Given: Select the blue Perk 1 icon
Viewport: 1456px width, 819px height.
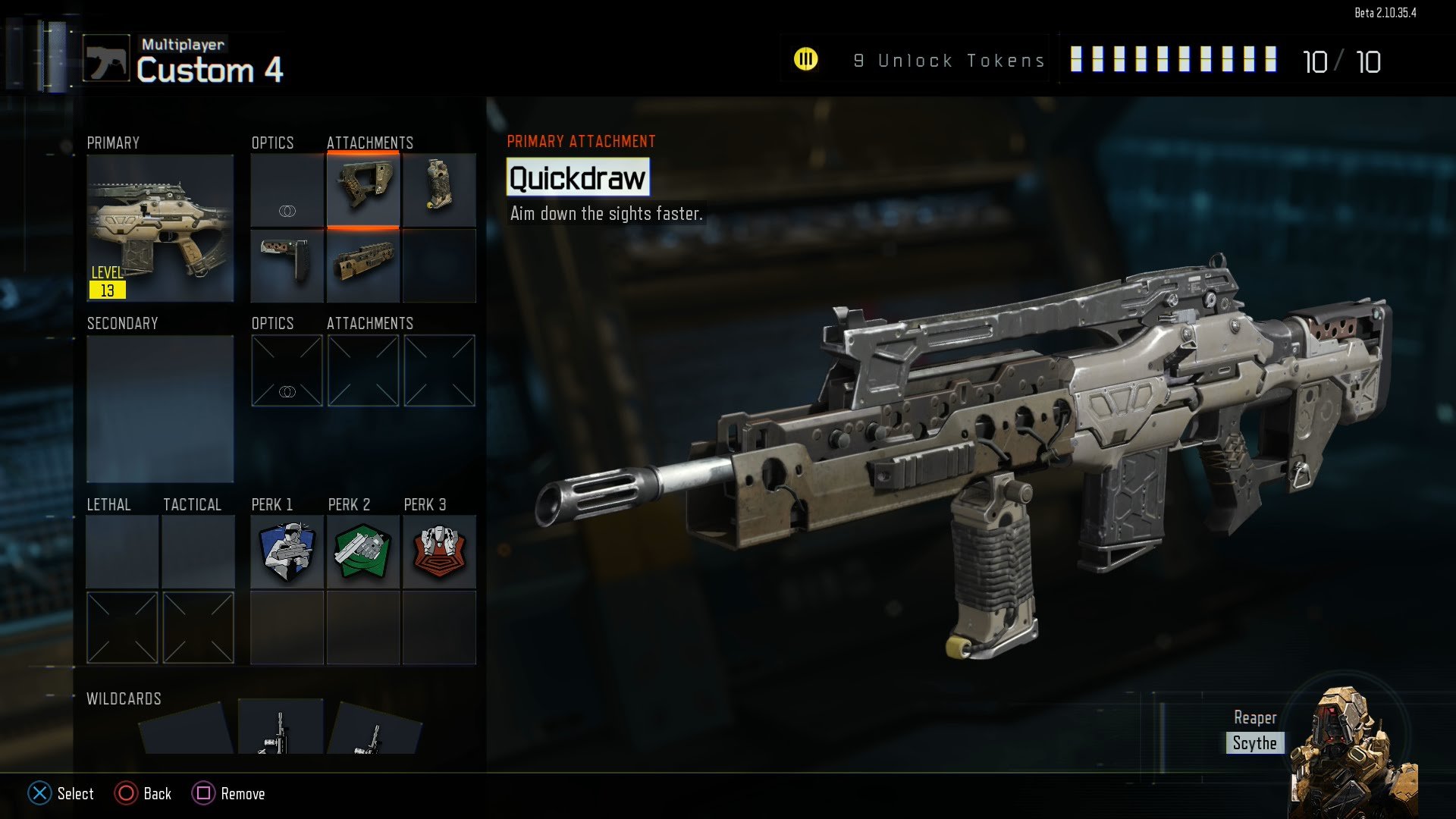Looking at the screenshot, I should [x=287, y=551].
